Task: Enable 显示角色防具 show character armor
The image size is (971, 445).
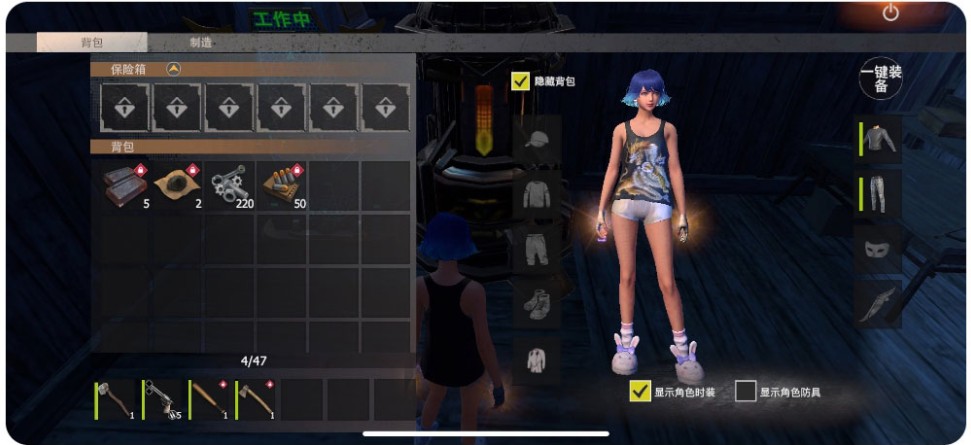Action: [745, 392]
